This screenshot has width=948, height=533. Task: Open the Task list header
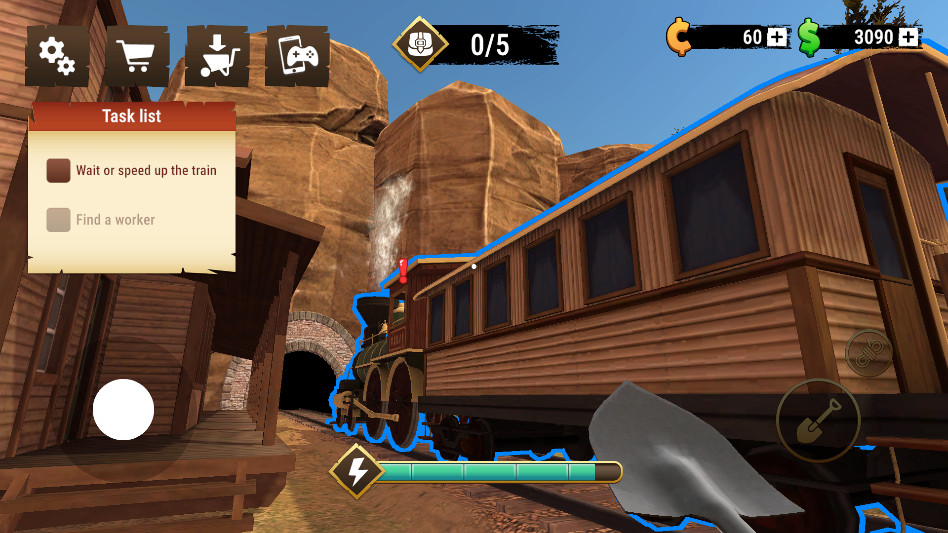pyautogui.click(x=132, y=116)
